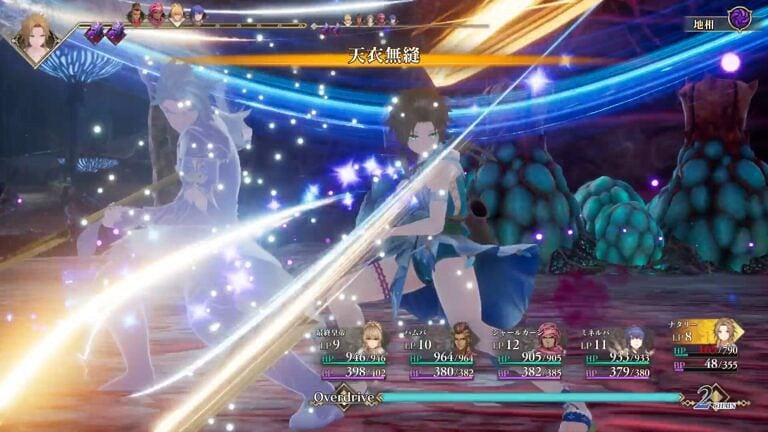Select ミネルバ's party status panel

616,352
